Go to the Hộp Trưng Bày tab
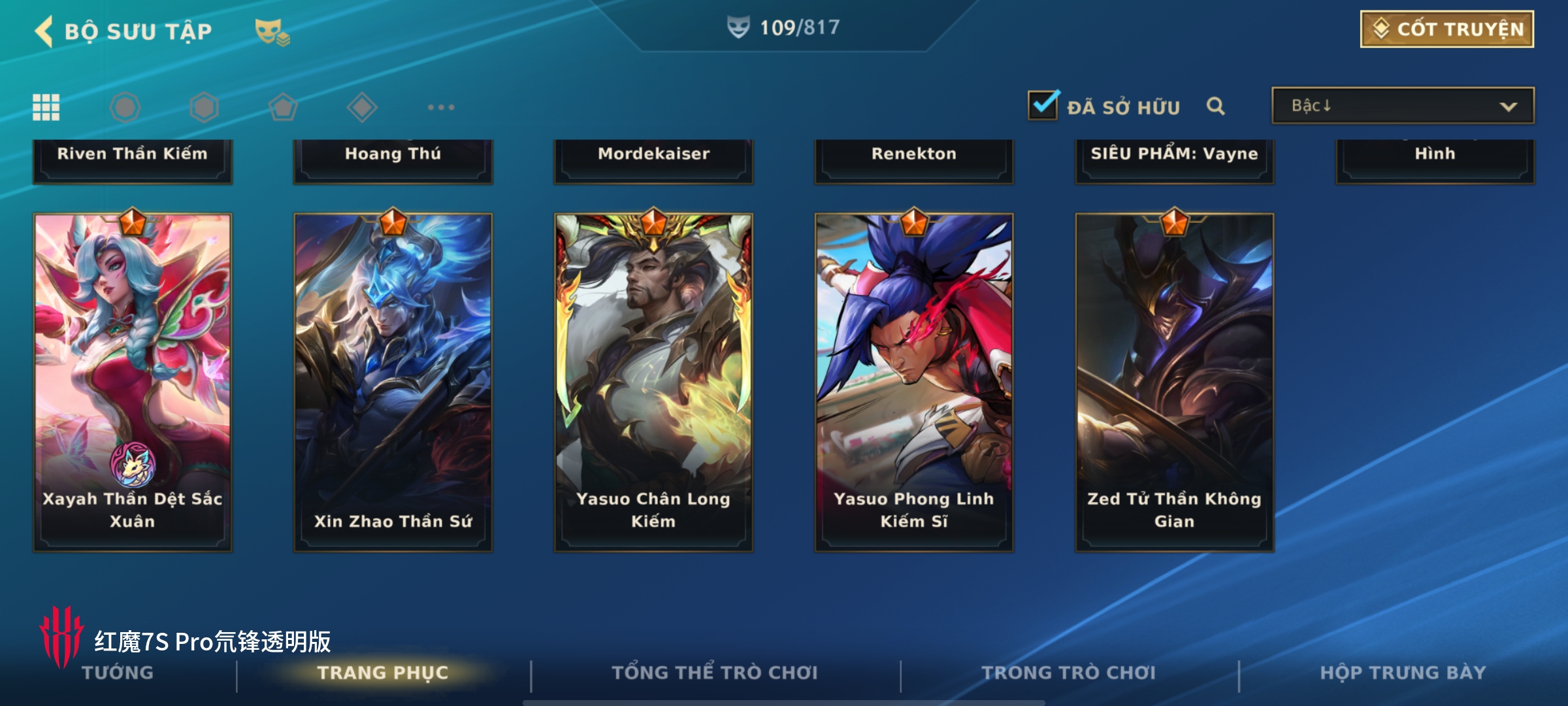 point(1403,673)
